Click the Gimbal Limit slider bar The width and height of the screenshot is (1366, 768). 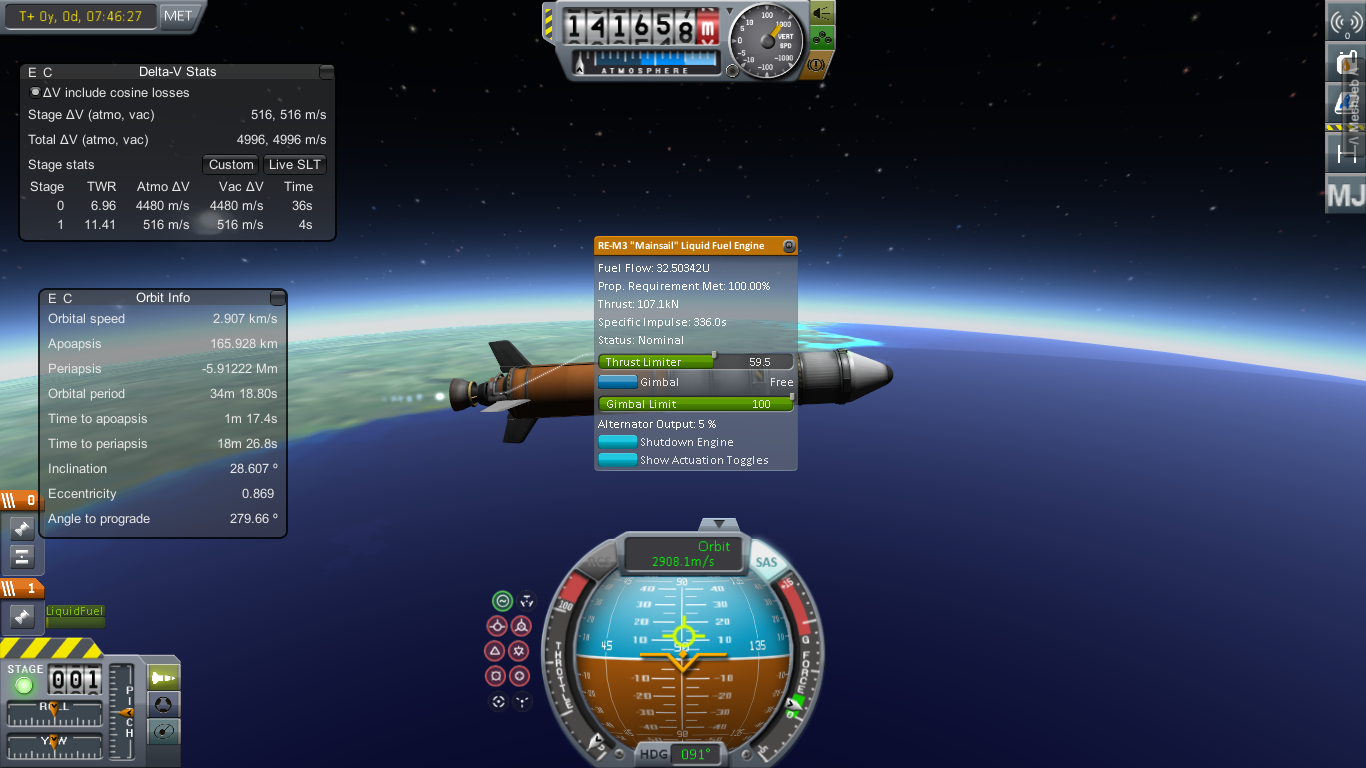pyautogui.click(x=696, y=404)
